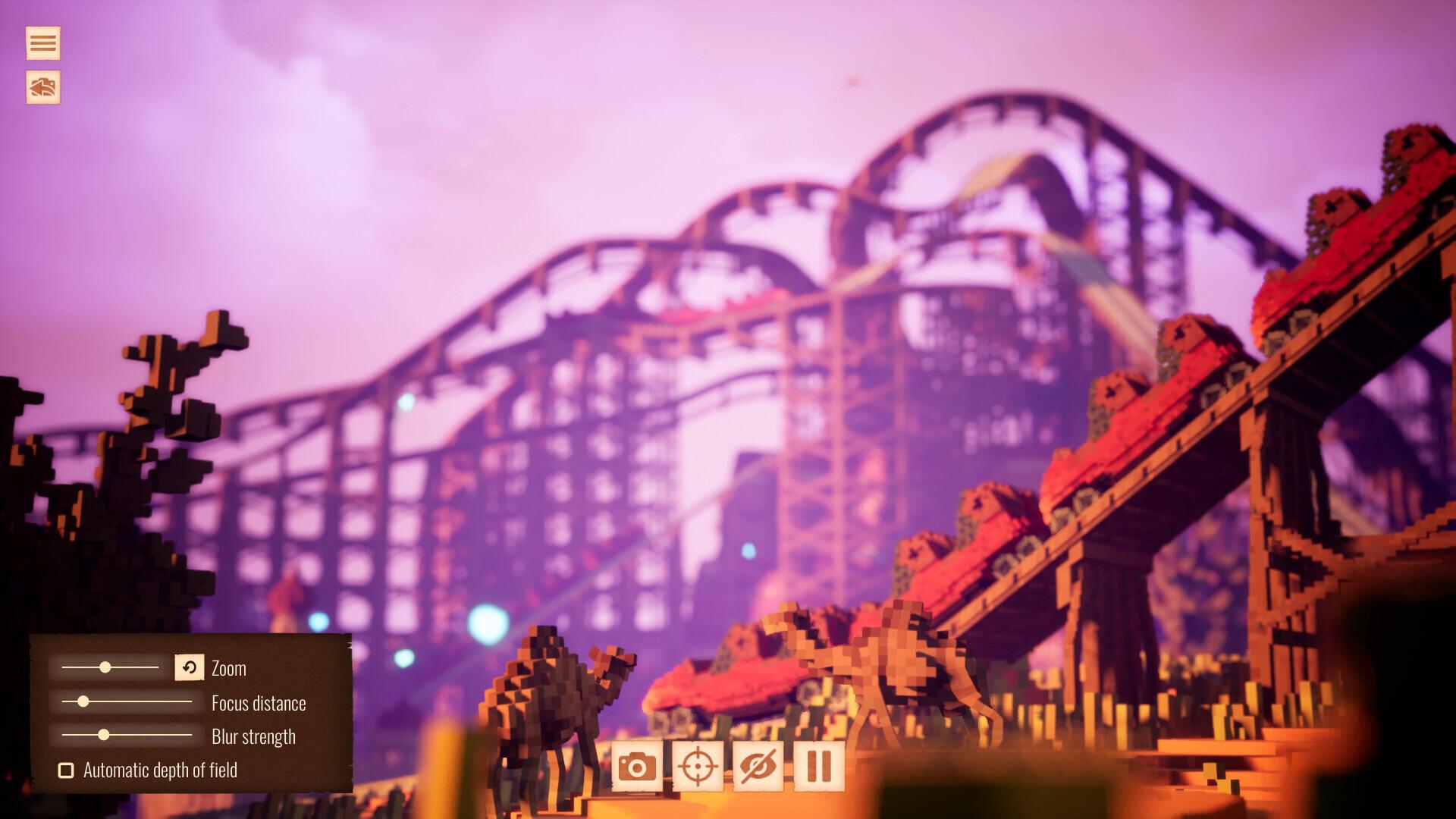The height and width of the screenshot is (819, 1456).
Task: Click the Zoom slider handle
Action: [x=105, y=668]
